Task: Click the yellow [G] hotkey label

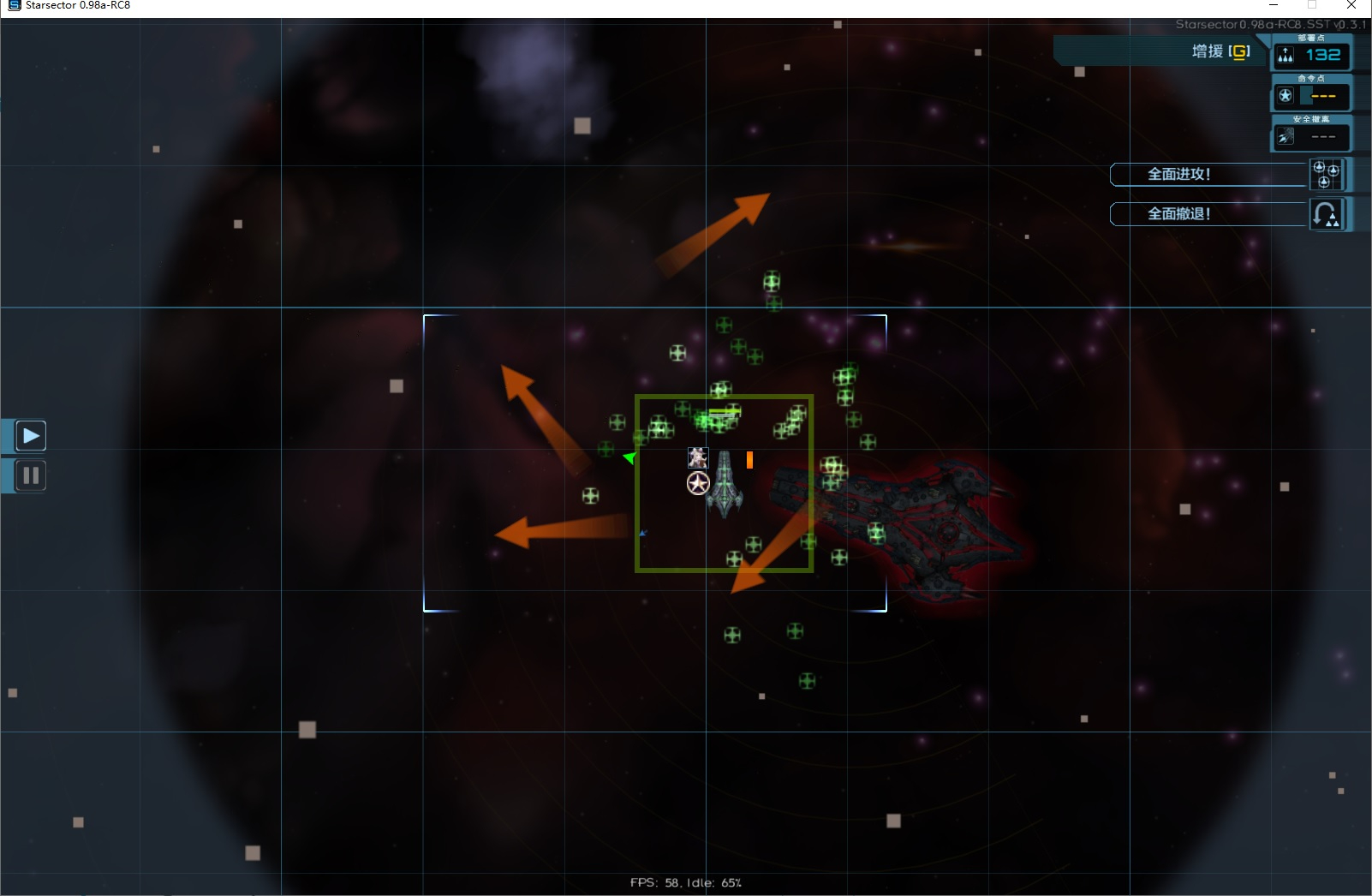Action: (x=1239, y=51)
